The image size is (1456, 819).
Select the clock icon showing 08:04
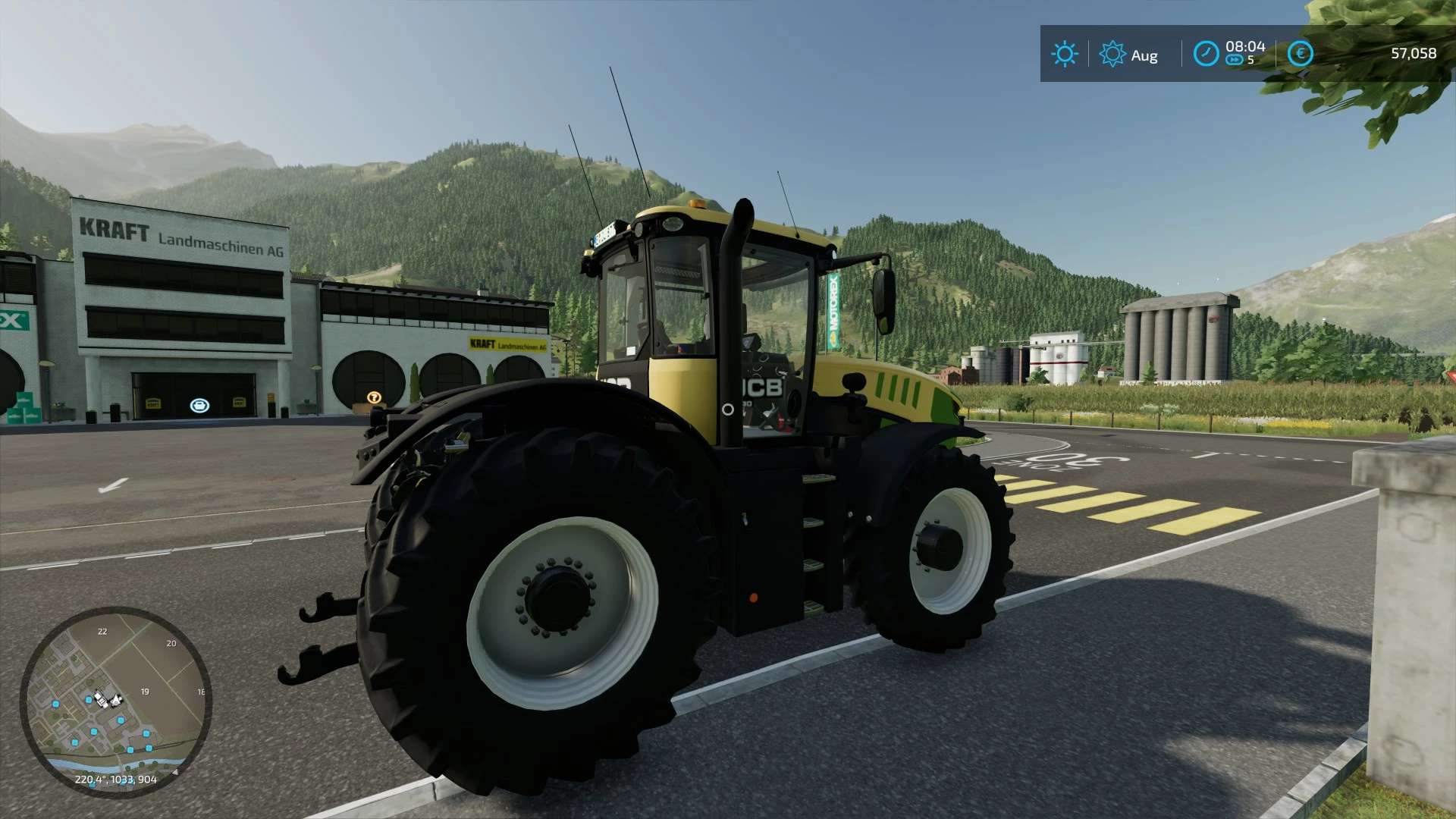1207,52
